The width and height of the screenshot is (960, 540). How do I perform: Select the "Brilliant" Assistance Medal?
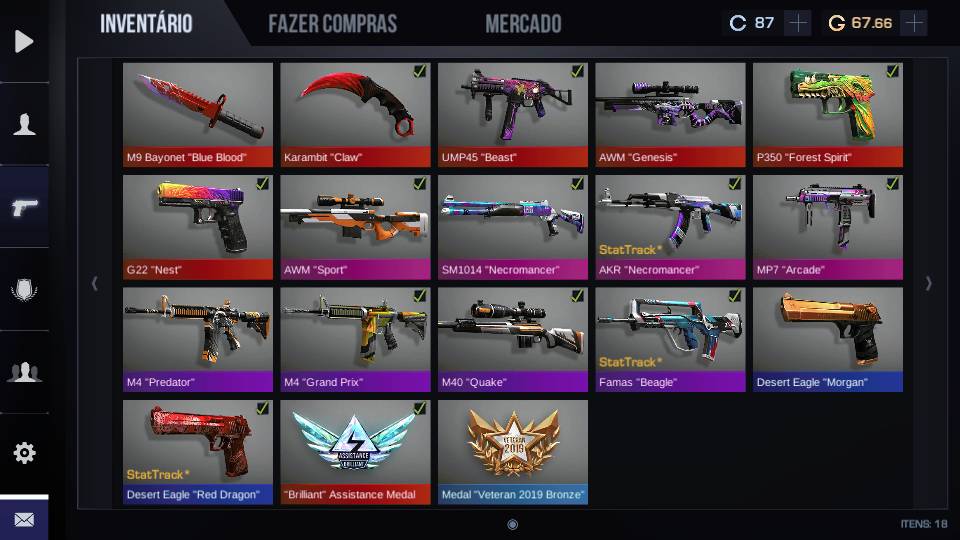pyautogui.click(x=355, y=451)
